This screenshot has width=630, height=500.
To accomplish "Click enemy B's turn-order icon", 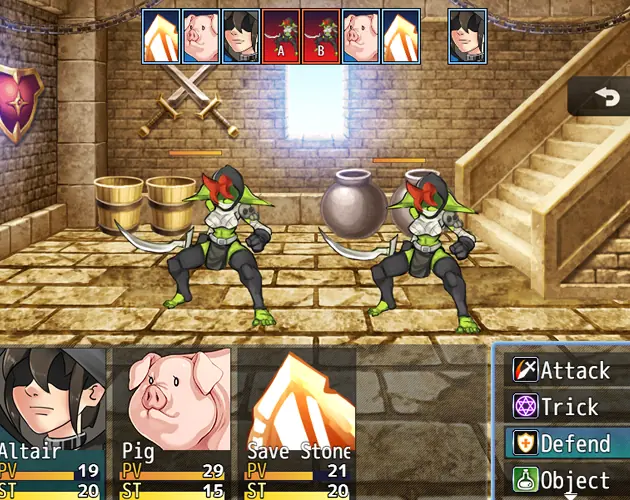I will (320, 36).
